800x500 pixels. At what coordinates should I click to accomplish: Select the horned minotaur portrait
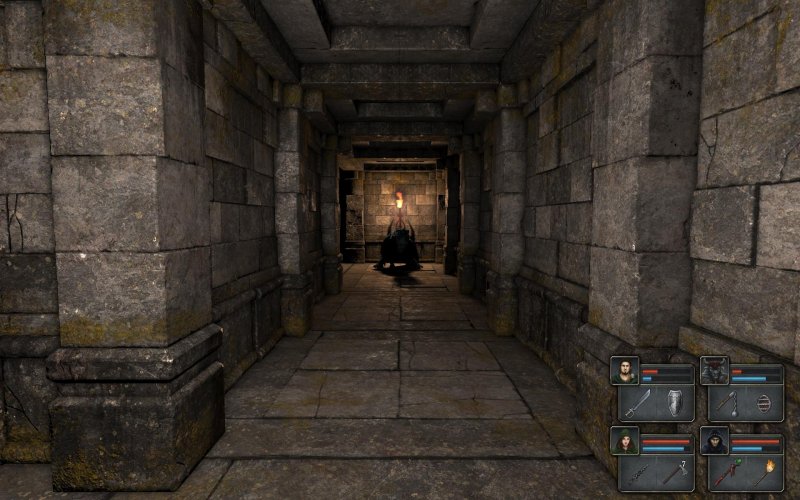714,370
